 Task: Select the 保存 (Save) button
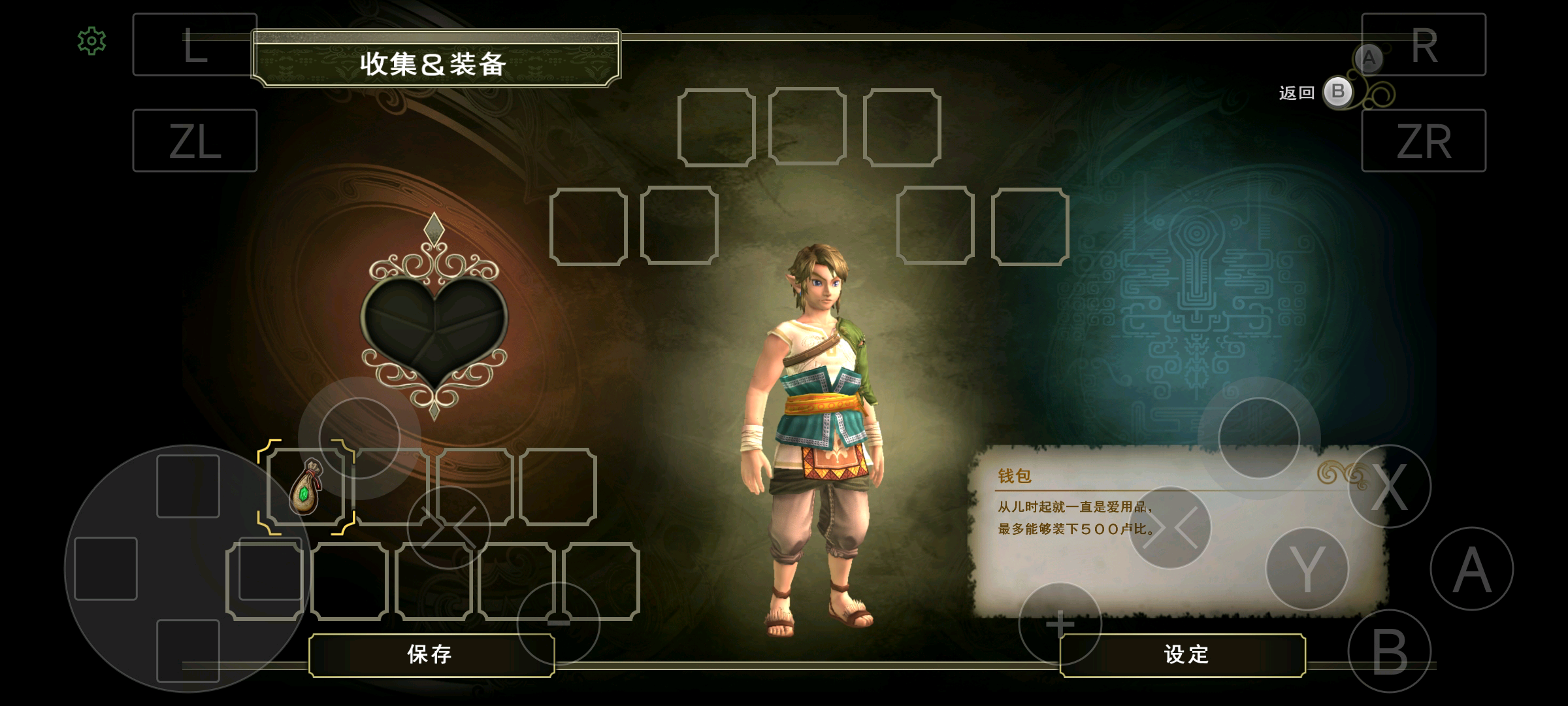tap(431, 654)
